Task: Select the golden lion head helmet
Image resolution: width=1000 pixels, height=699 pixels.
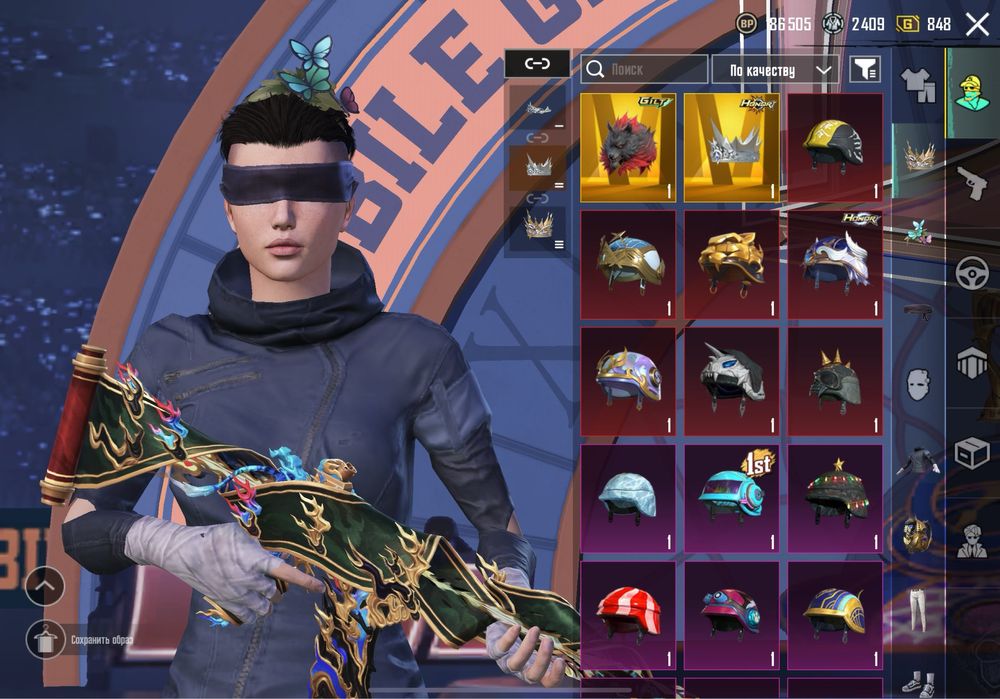Action: pyautogui.click(x=732, y=264)
